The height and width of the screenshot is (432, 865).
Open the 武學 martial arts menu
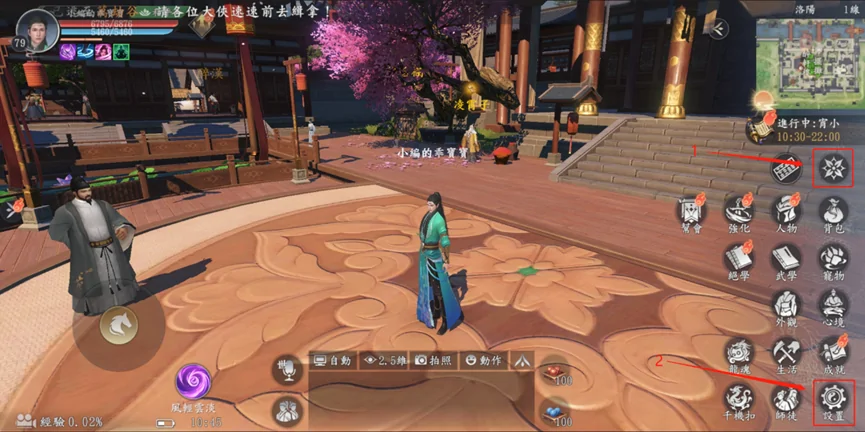tap(787, 258)
